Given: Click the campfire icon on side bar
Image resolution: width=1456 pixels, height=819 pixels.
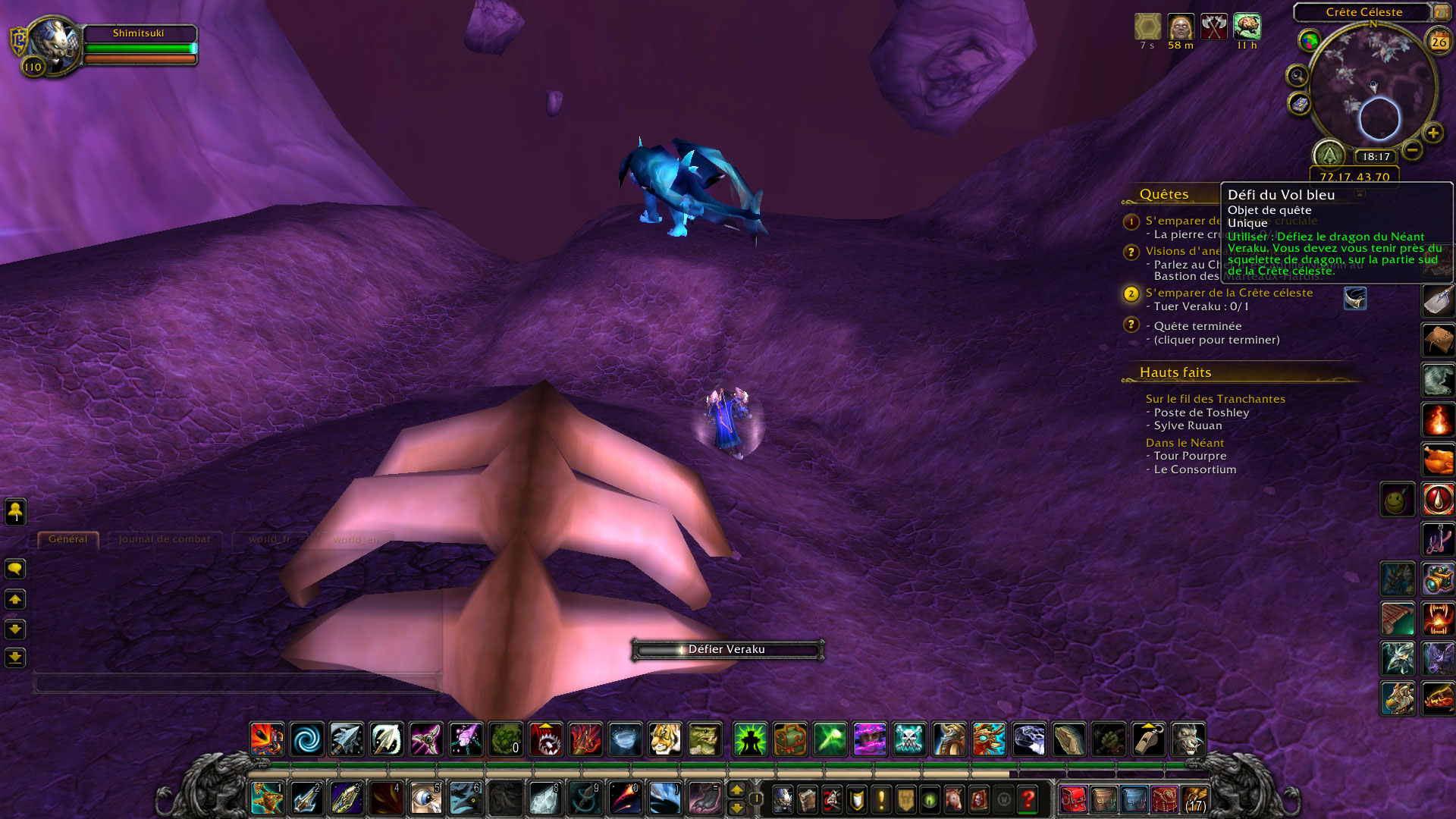Looking at the screenshot, I should click(x=1437, y=419).
